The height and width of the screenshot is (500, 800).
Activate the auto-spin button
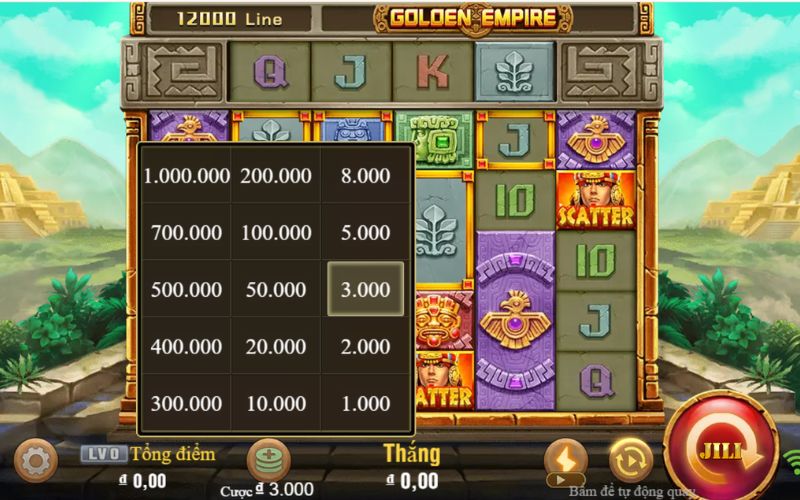pyautogui.click(x=630, y=460)
